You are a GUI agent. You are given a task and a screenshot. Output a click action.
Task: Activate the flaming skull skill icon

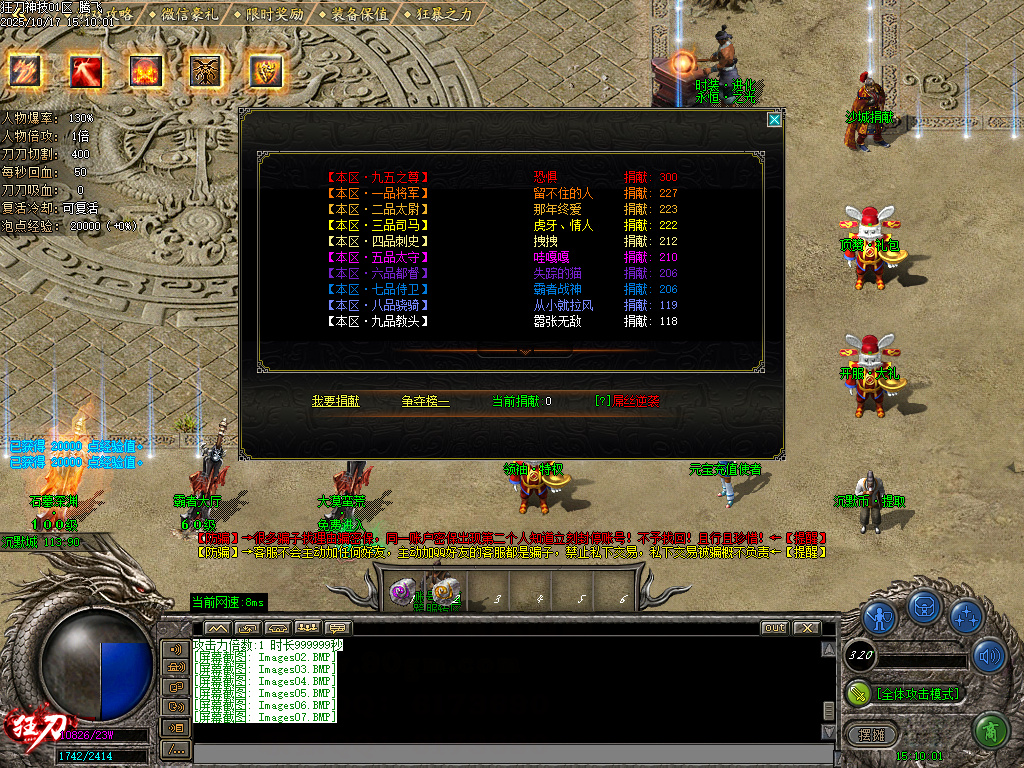click(x=146, y=71)
